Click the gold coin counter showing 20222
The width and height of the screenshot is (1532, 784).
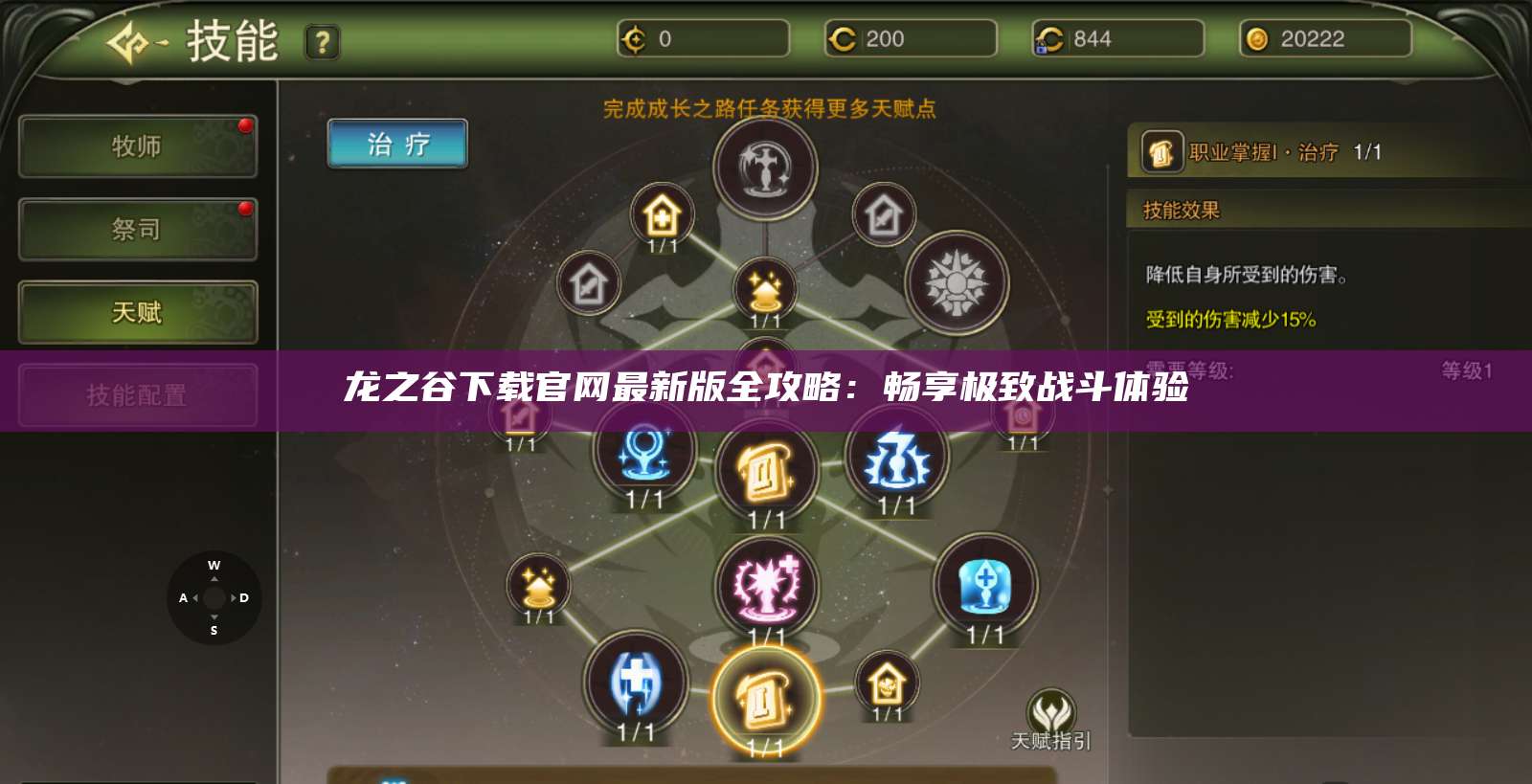click(1326, 40)
